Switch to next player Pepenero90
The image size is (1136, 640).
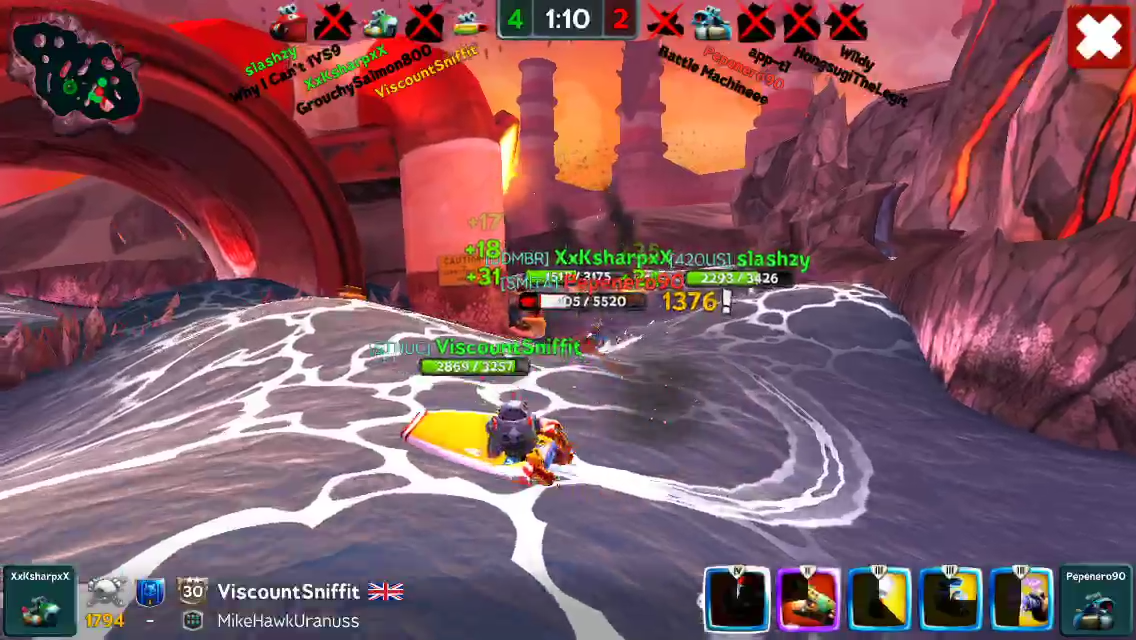point(1095,600)
